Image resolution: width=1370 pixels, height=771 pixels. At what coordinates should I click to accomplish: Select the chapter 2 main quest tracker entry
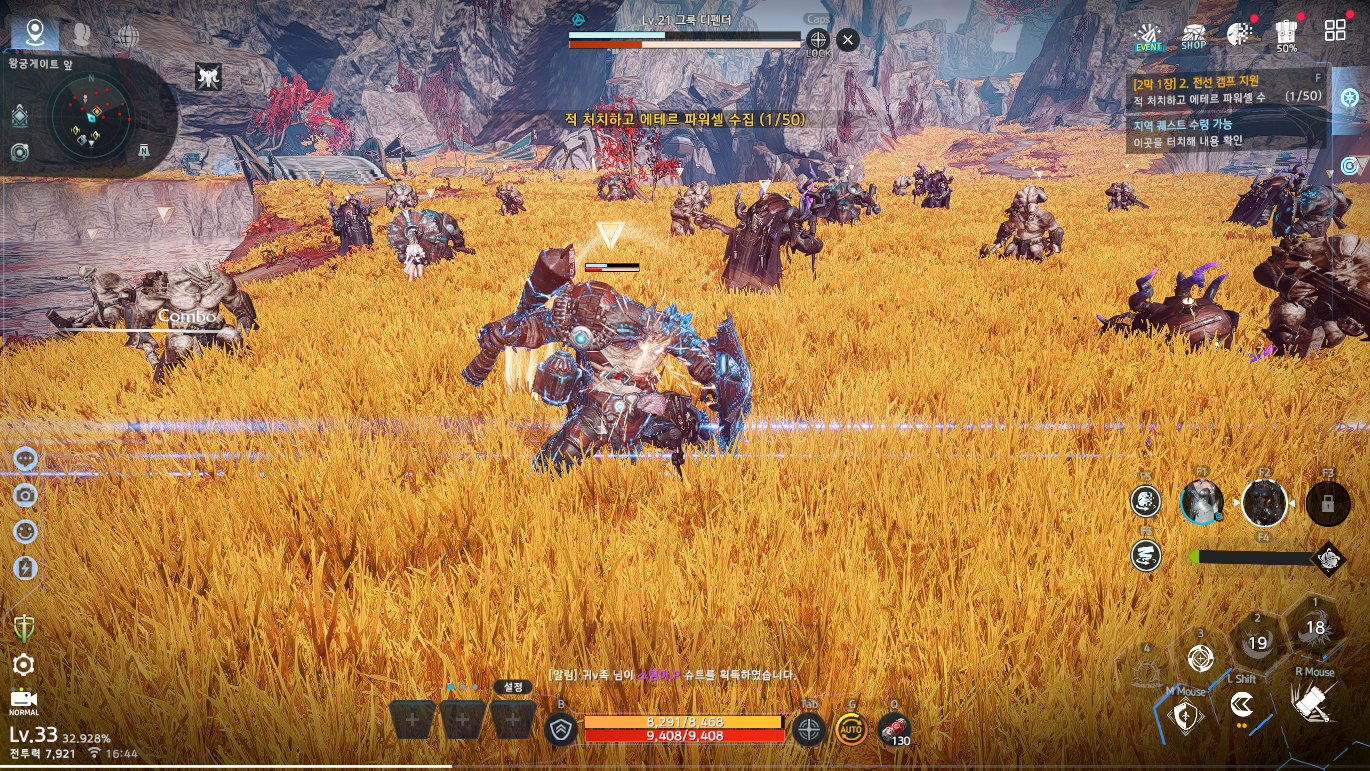tap(1225, 89)
